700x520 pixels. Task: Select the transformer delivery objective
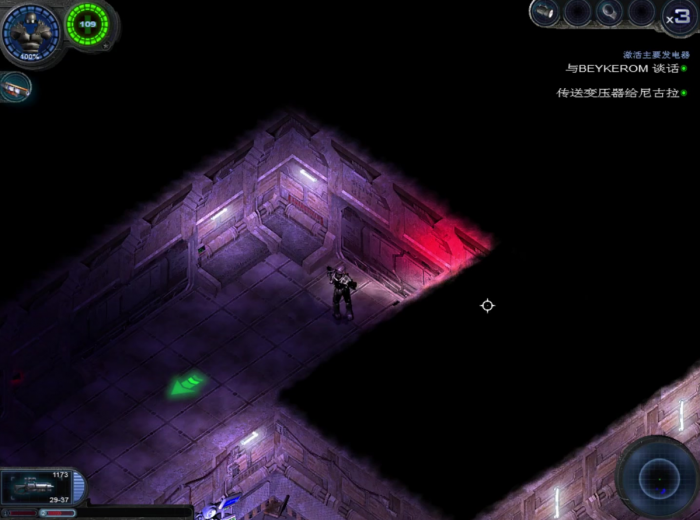click(617, 93)
